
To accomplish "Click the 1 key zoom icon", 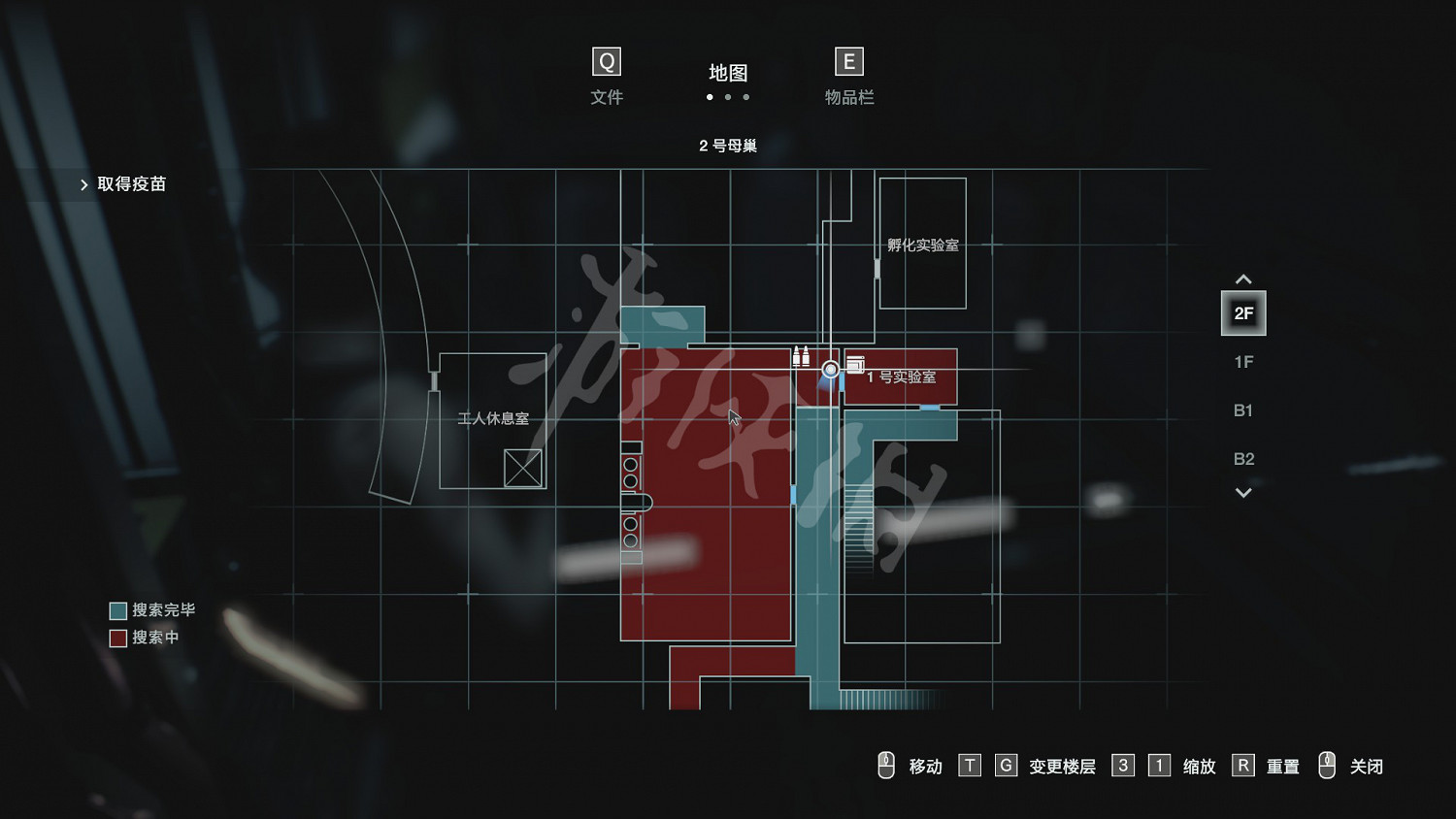I will click(1159, 766).
